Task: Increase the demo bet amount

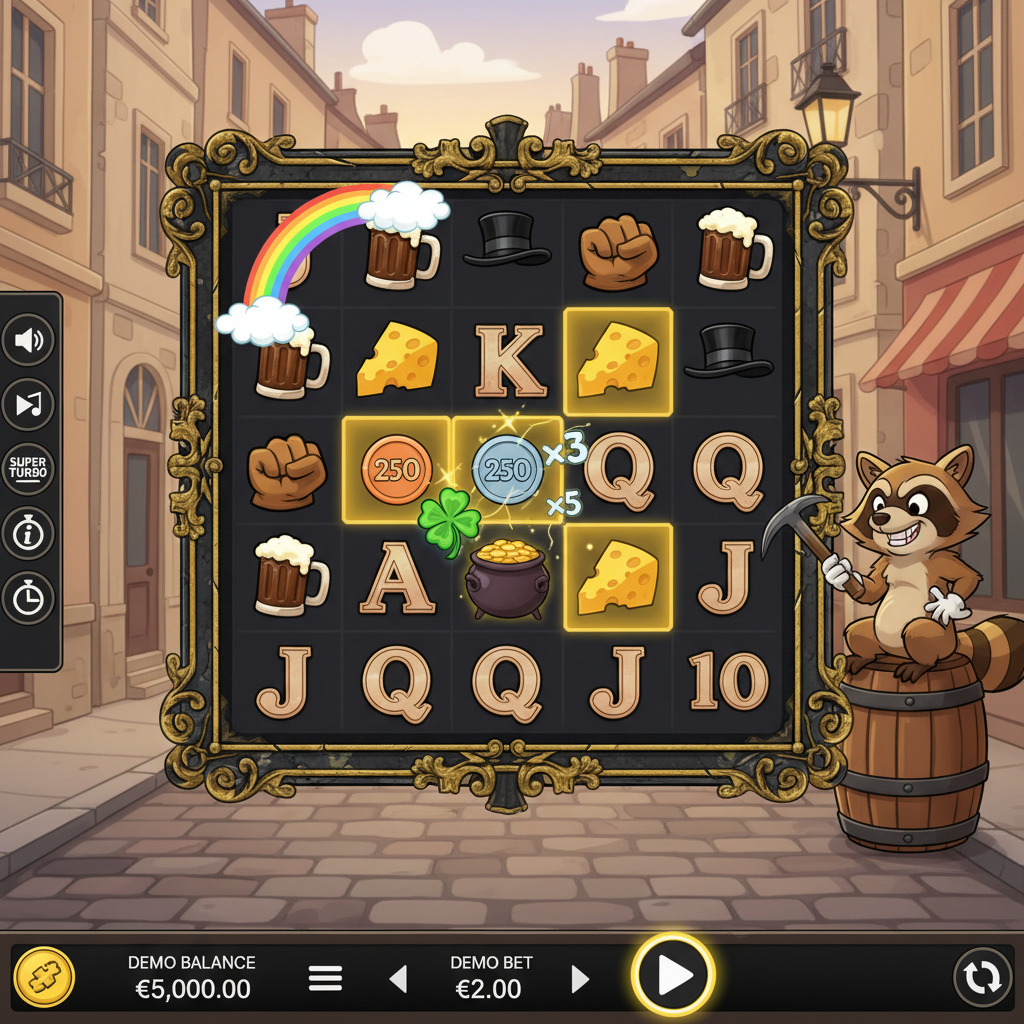Action: [580, 978]
